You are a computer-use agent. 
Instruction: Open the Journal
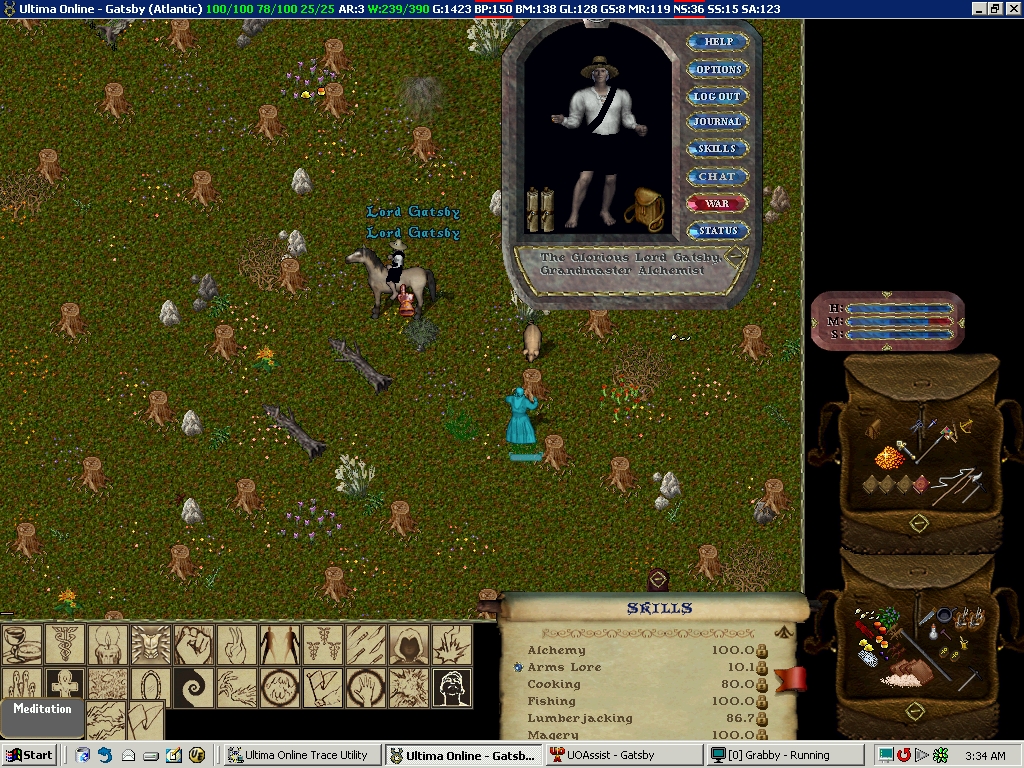(718, 122)
